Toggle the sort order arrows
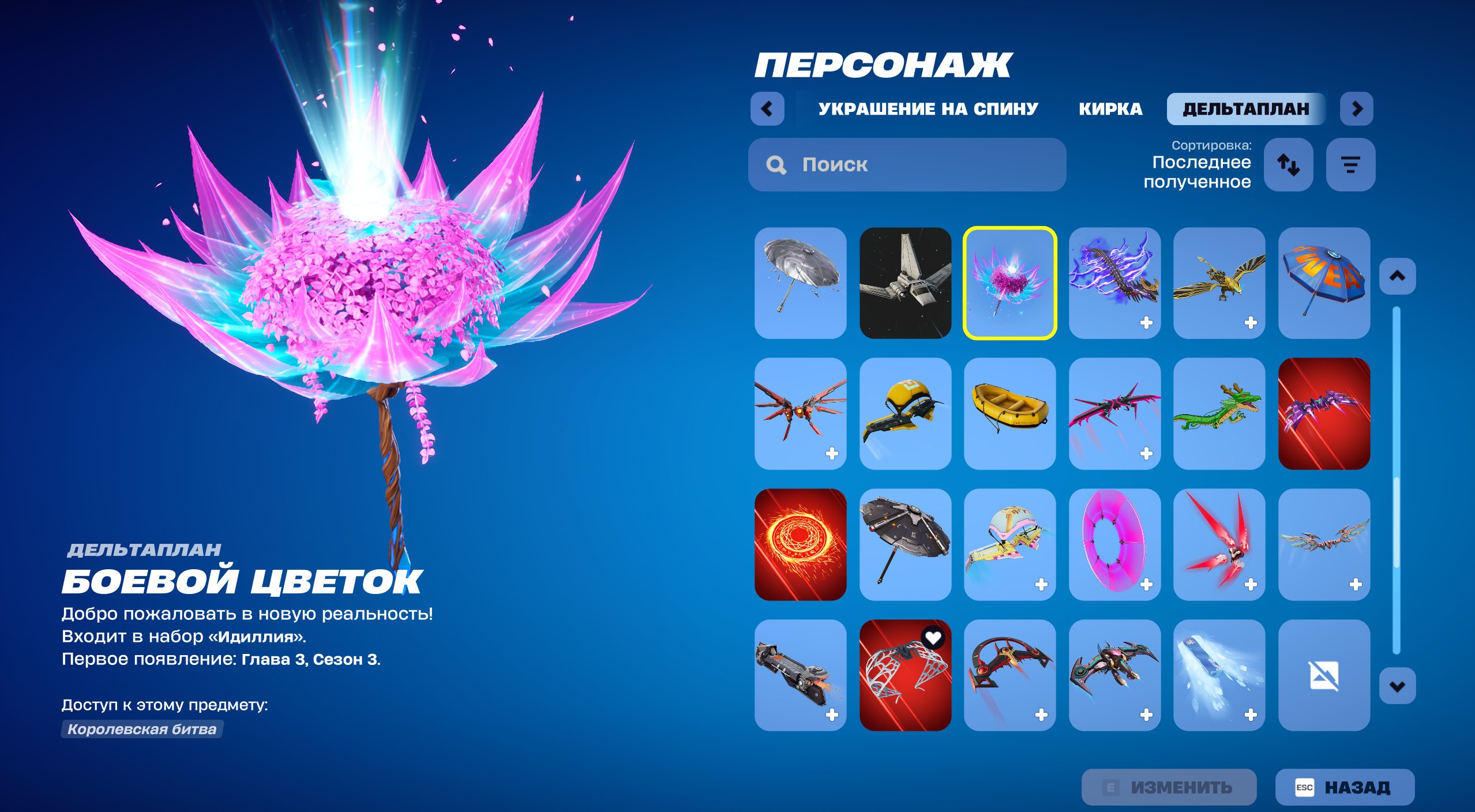The width and height of the screenshot is (1475, 812). pos(1289,166)
